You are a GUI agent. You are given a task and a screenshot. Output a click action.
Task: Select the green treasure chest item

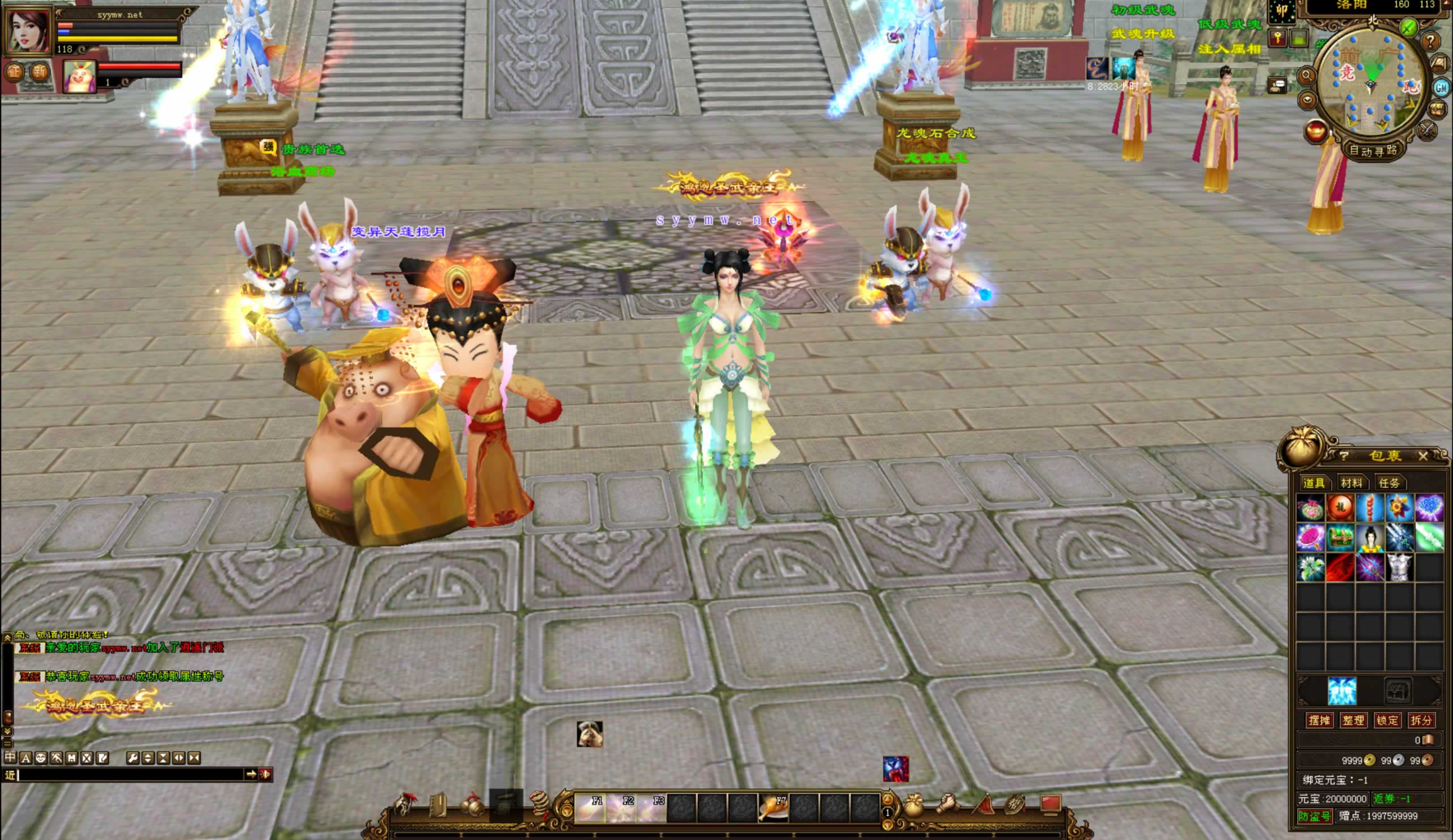click(1340, 538)
